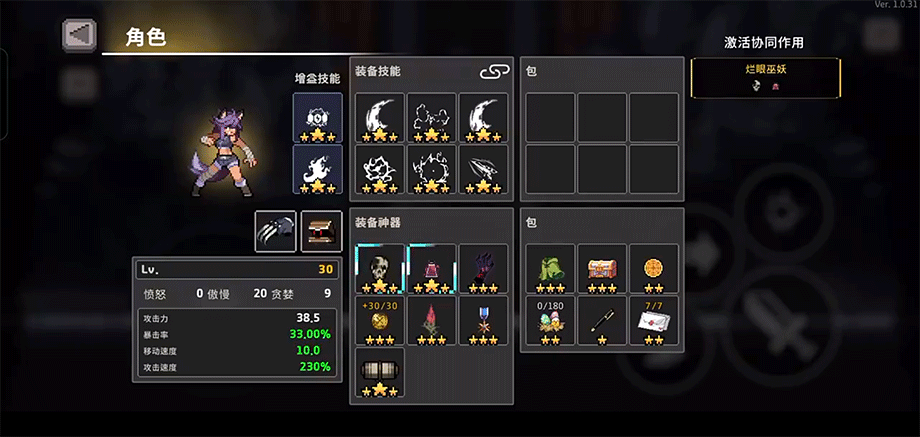Select the skull artifact slot
The height and width of the screenshot is (437, 920).
tap(380, 268)
